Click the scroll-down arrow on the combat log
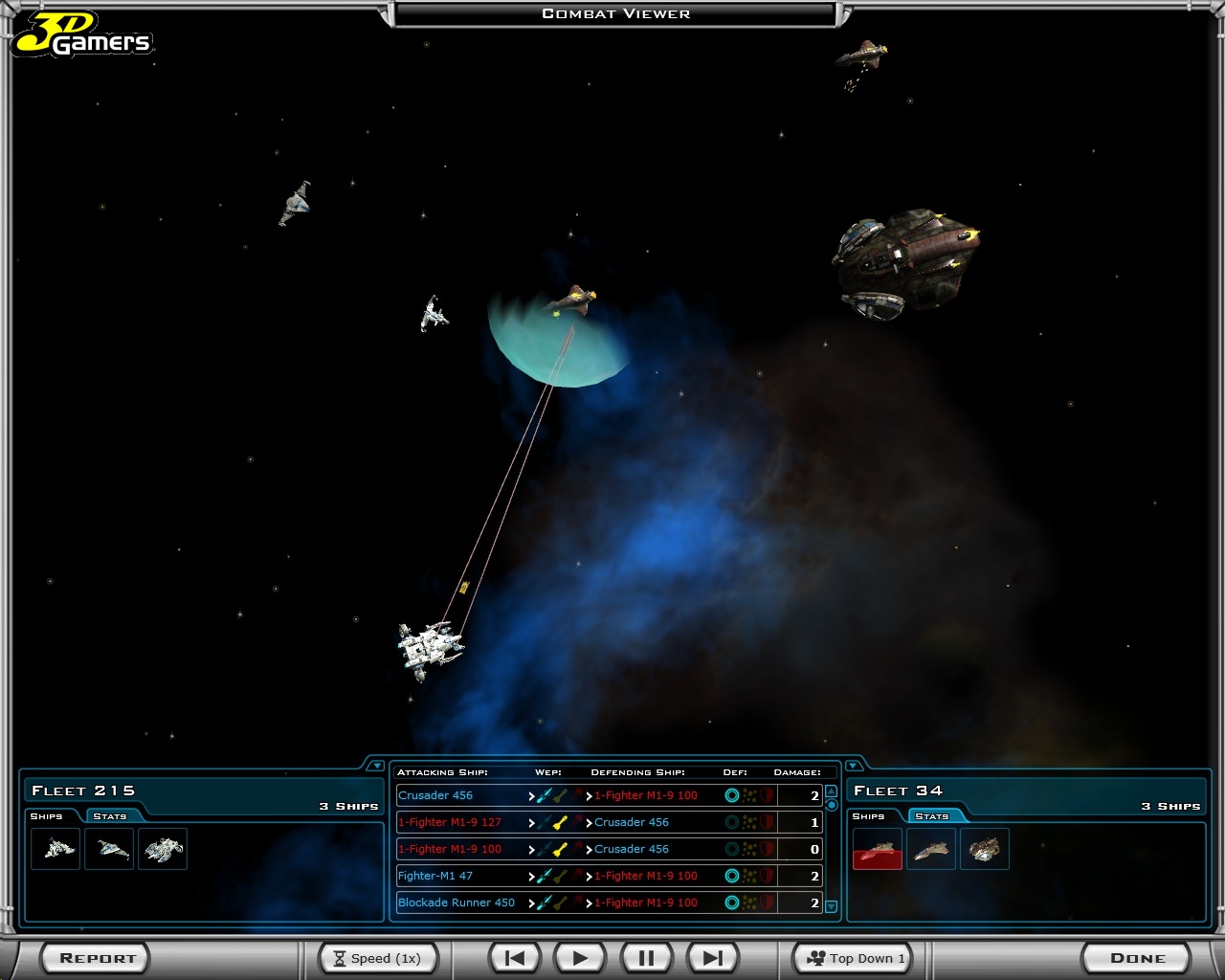 tap(831, 905)
